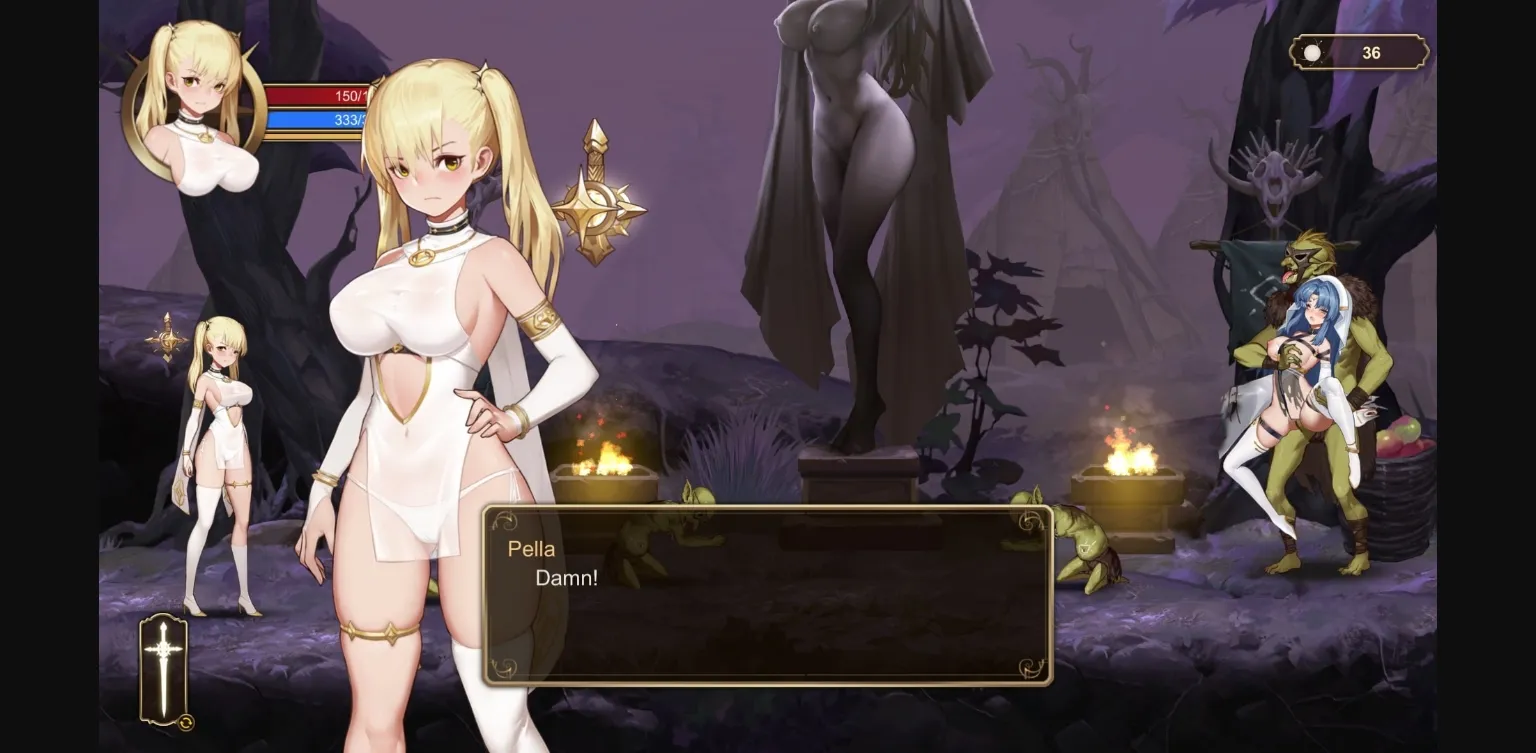Click the spiral ornament in the dialogue box top-left corner
This screenshot has width=1536, height=753.
click(503, 521)
